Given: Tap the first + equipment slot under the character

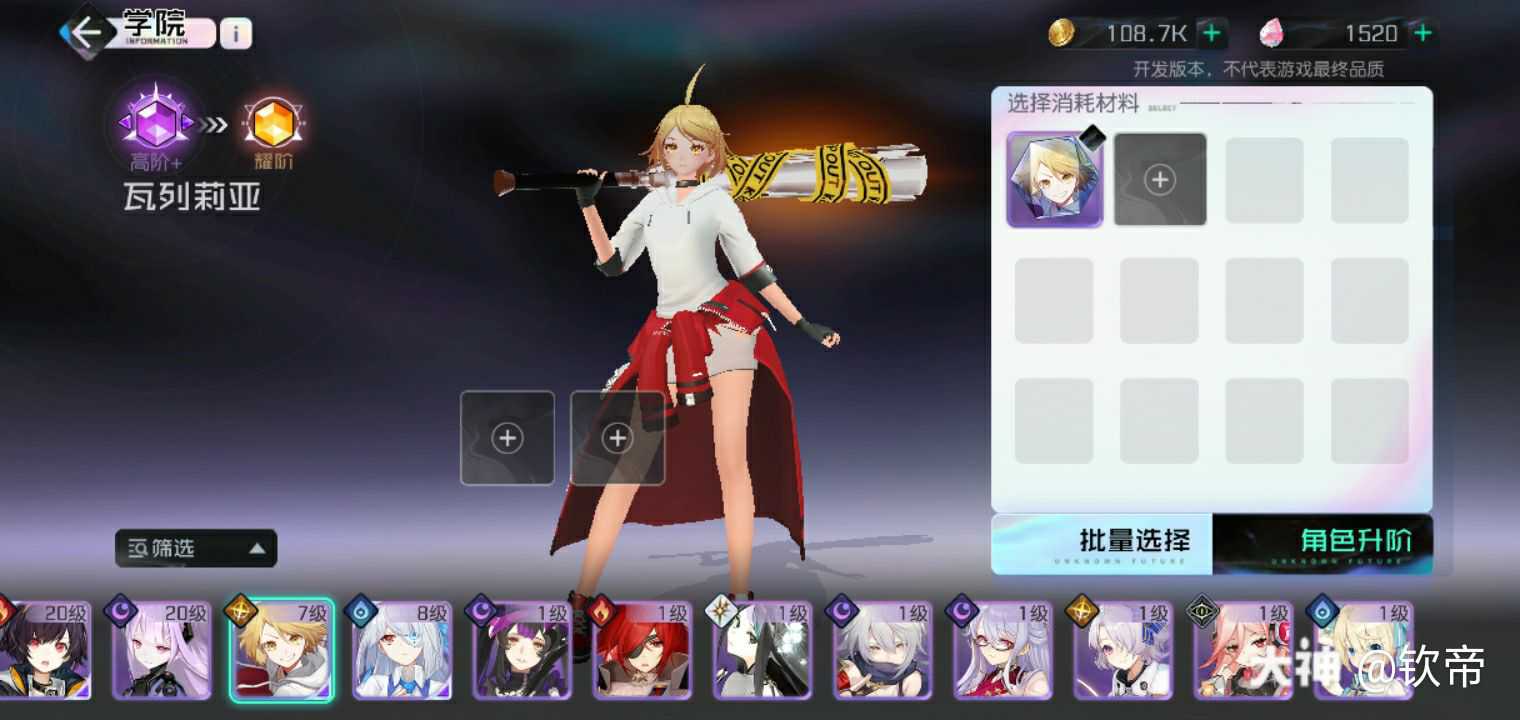Looking at the screenshot, I should (x=507, y=437).
